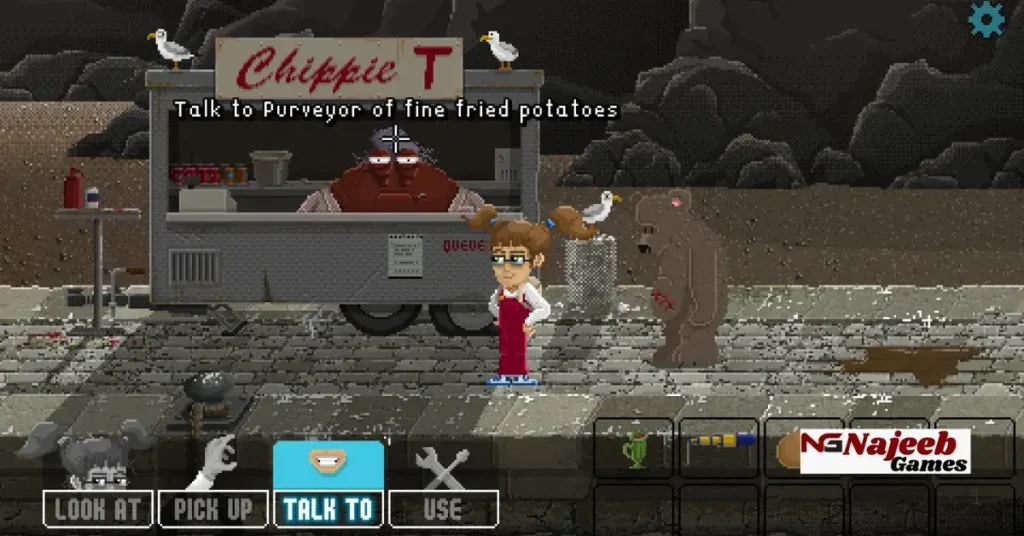The width and height of the screenshot is (1024, 536).
Task: Select the Look At verb
Action: click(x=98, y=508)
